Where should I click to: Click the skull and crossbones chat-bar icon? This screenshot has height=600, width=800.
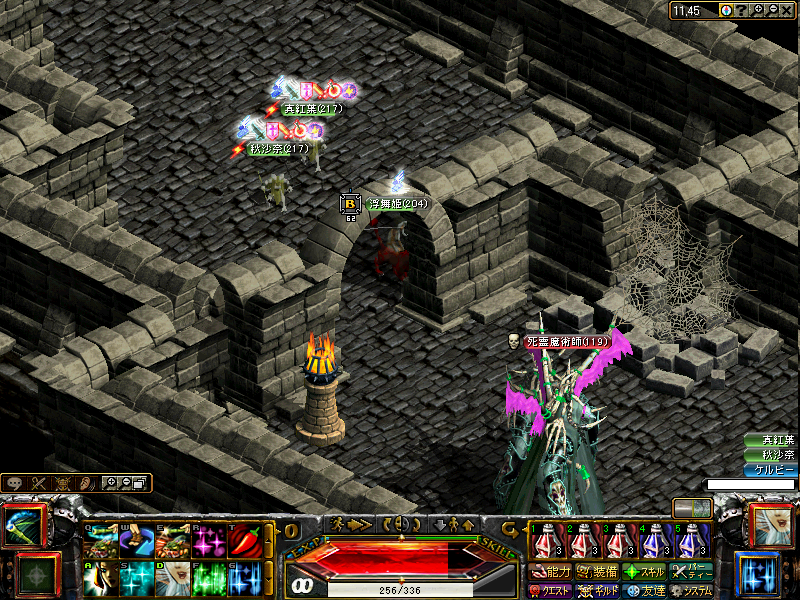coord(63,483)
